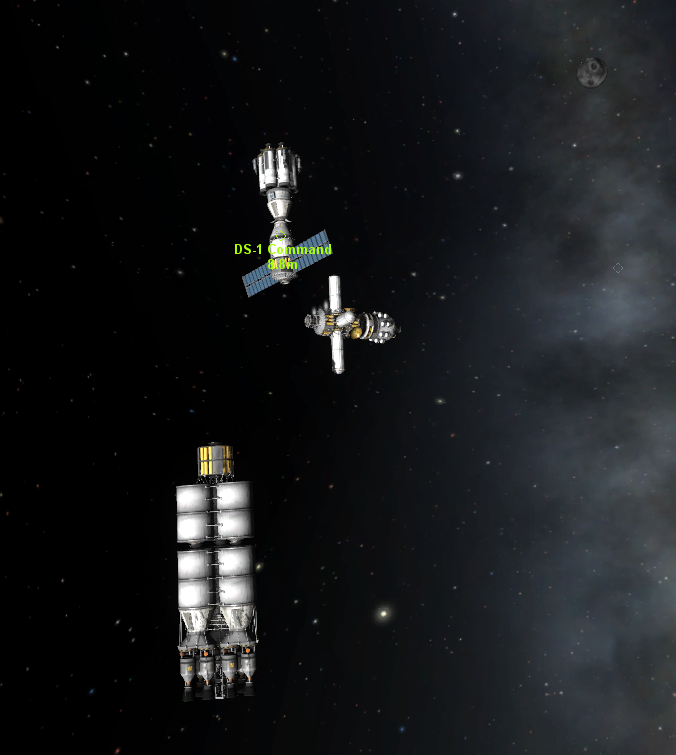Select the DS-1 Command vessel marker

(x=282, y=250)
